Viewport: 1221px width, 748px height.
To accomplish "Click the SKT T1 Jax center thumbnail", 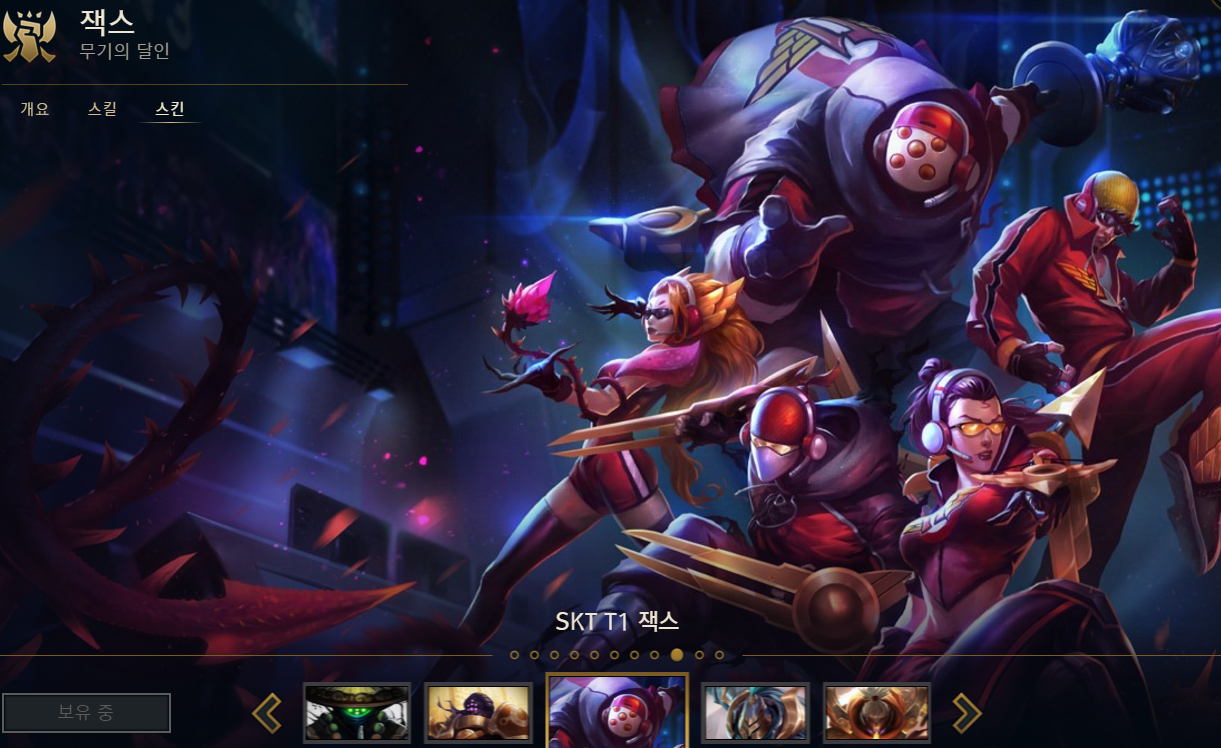I will coord(617,712).
